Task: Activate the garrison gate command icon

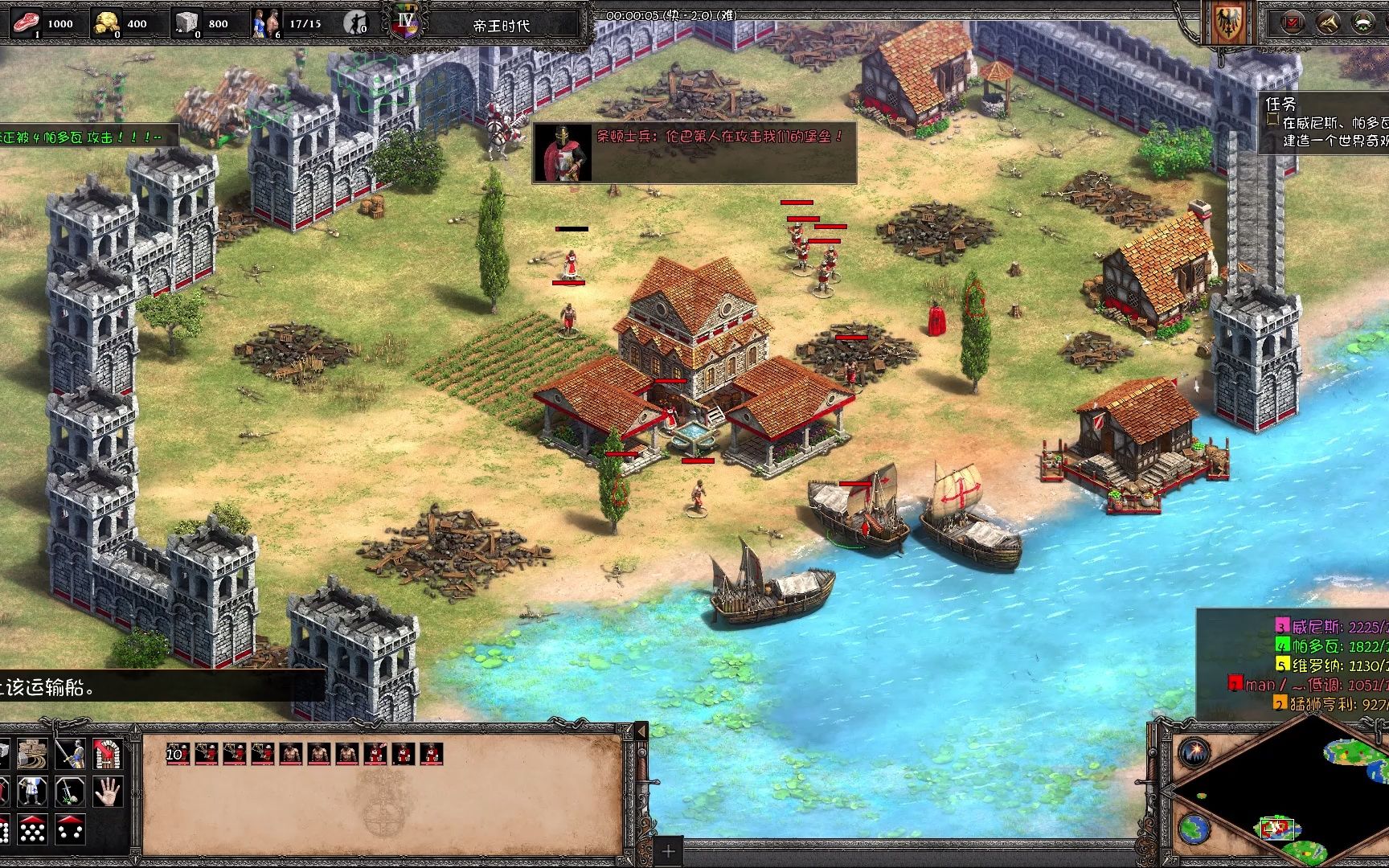Action: pyautogui.click(x=107, y=754)
